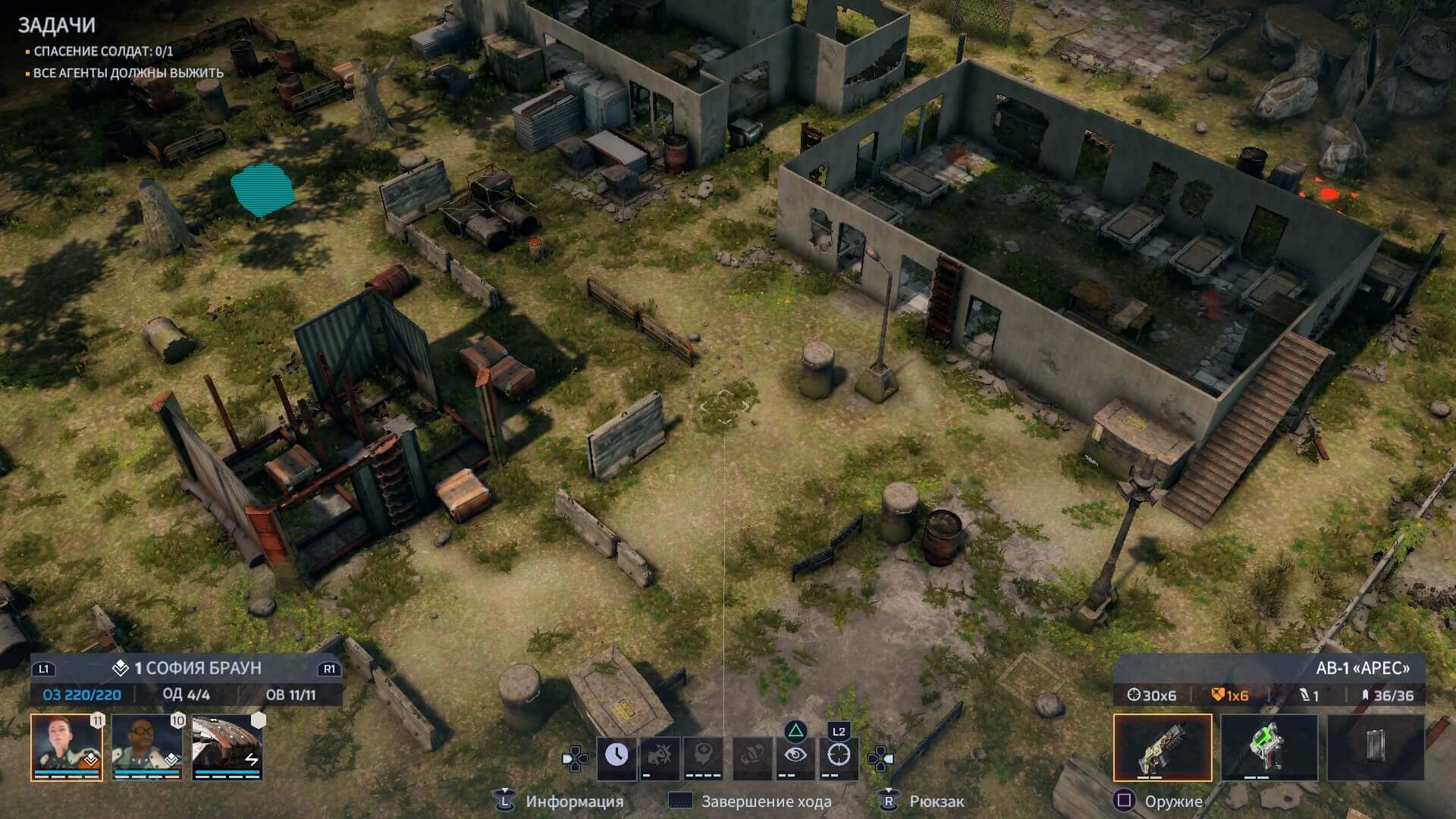Select the ammo magazine equipment slot
The height and width of the screenshot is (819, 1456).
click(1375, 747)
